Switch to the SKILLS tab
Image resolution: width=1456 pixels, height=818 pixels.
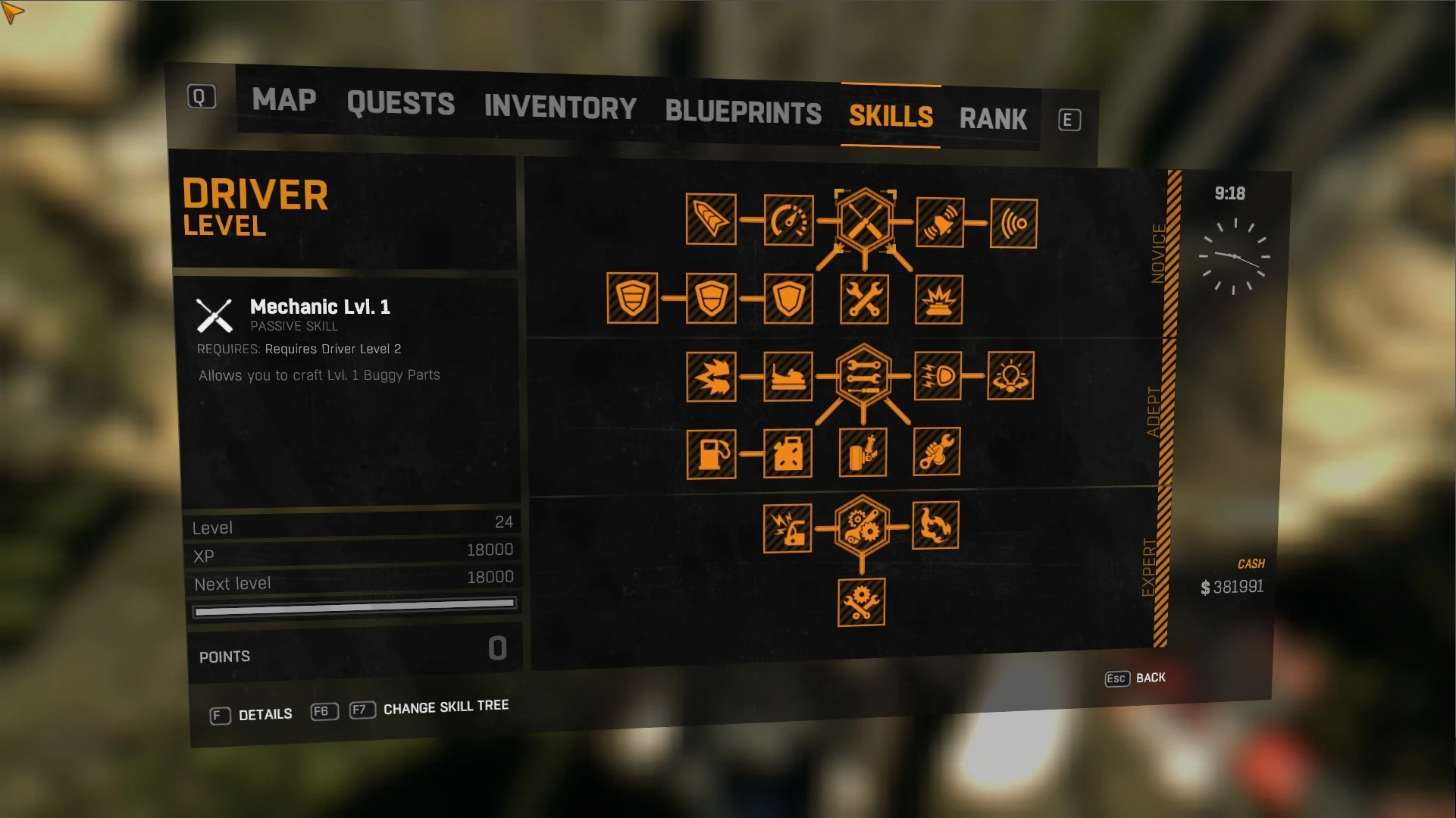point(890,115)
